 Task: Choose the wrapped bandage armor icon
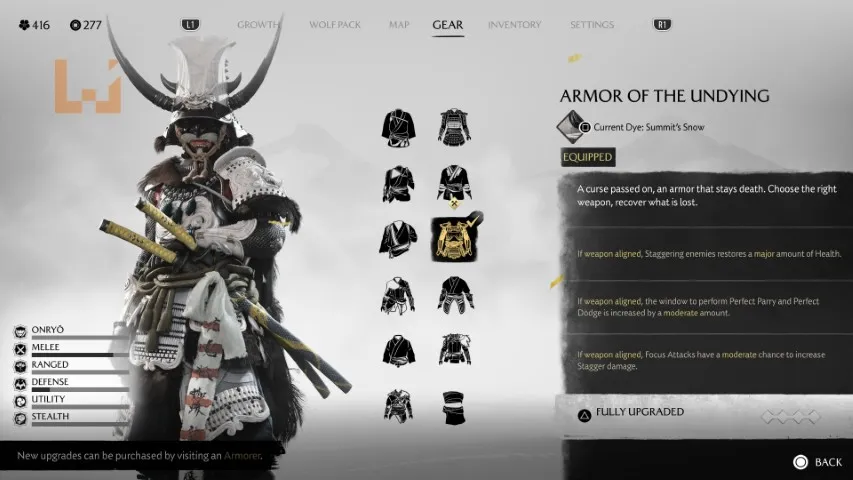click(455, 406)
